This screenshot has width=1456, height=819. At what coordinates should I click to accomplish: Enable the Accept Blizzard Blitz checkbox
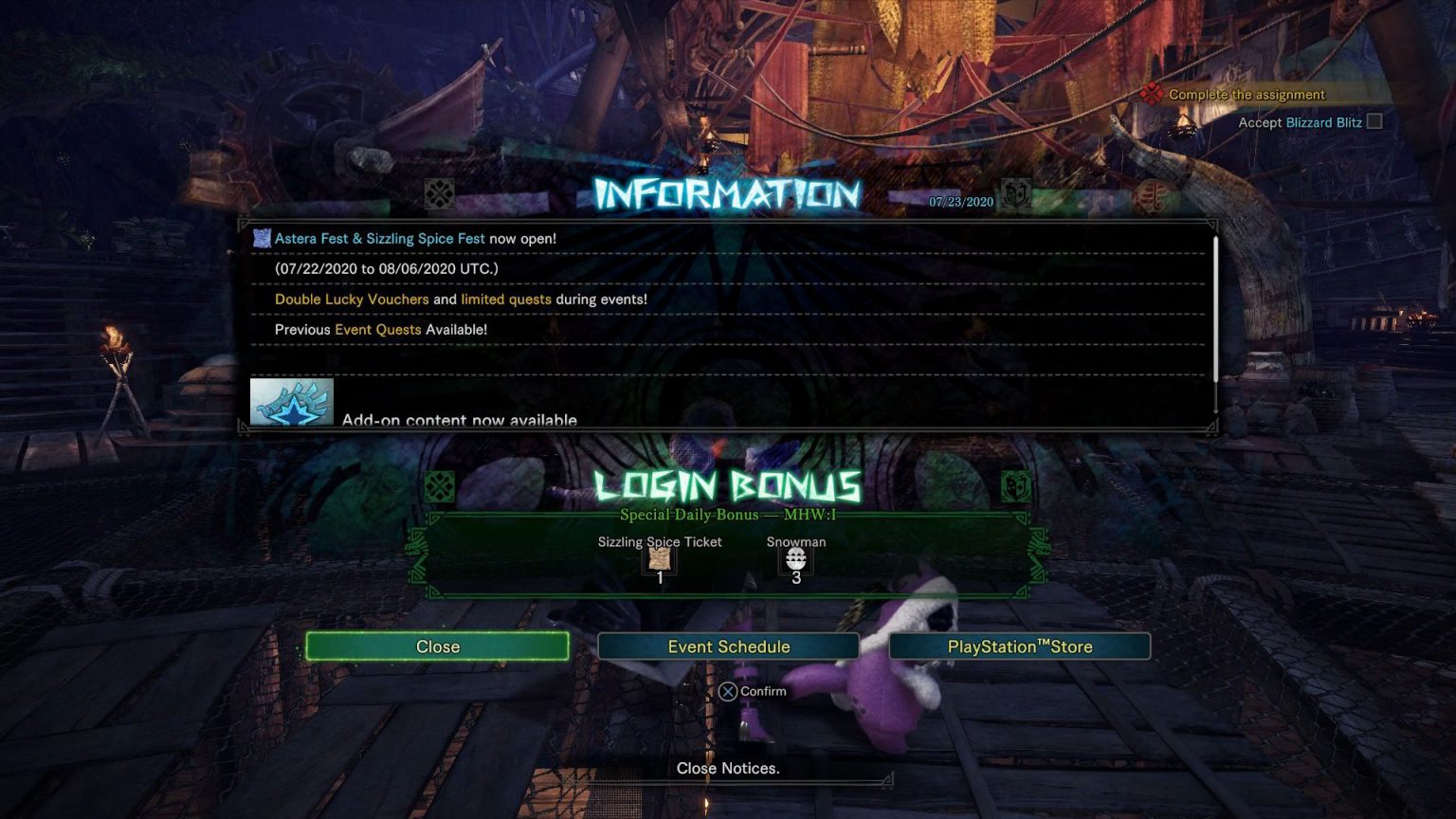[1374, 121]
